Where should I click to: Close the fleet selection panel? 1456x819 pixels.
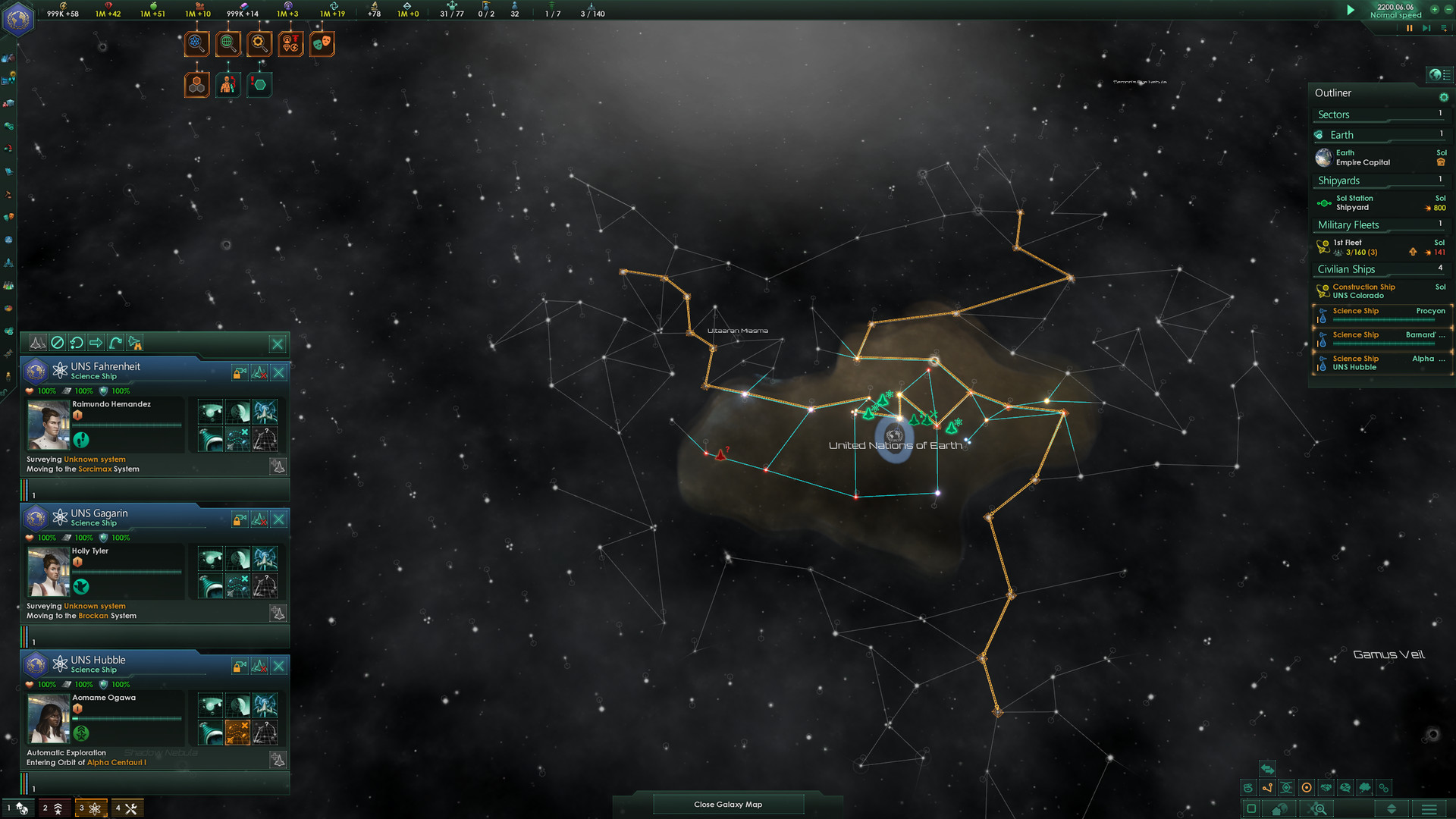[278, 344]
